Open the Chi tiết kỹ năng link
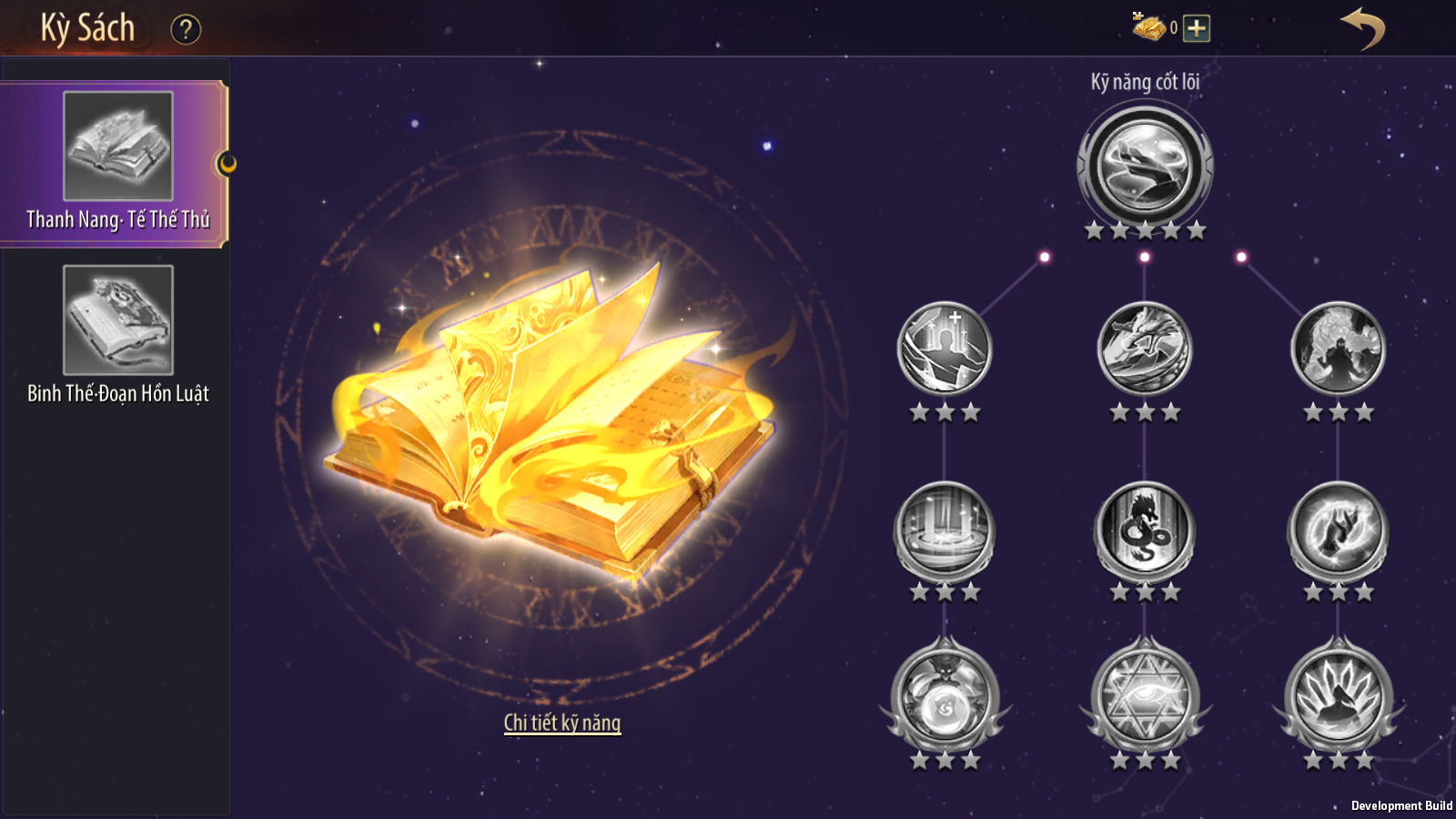 (562, 723)
